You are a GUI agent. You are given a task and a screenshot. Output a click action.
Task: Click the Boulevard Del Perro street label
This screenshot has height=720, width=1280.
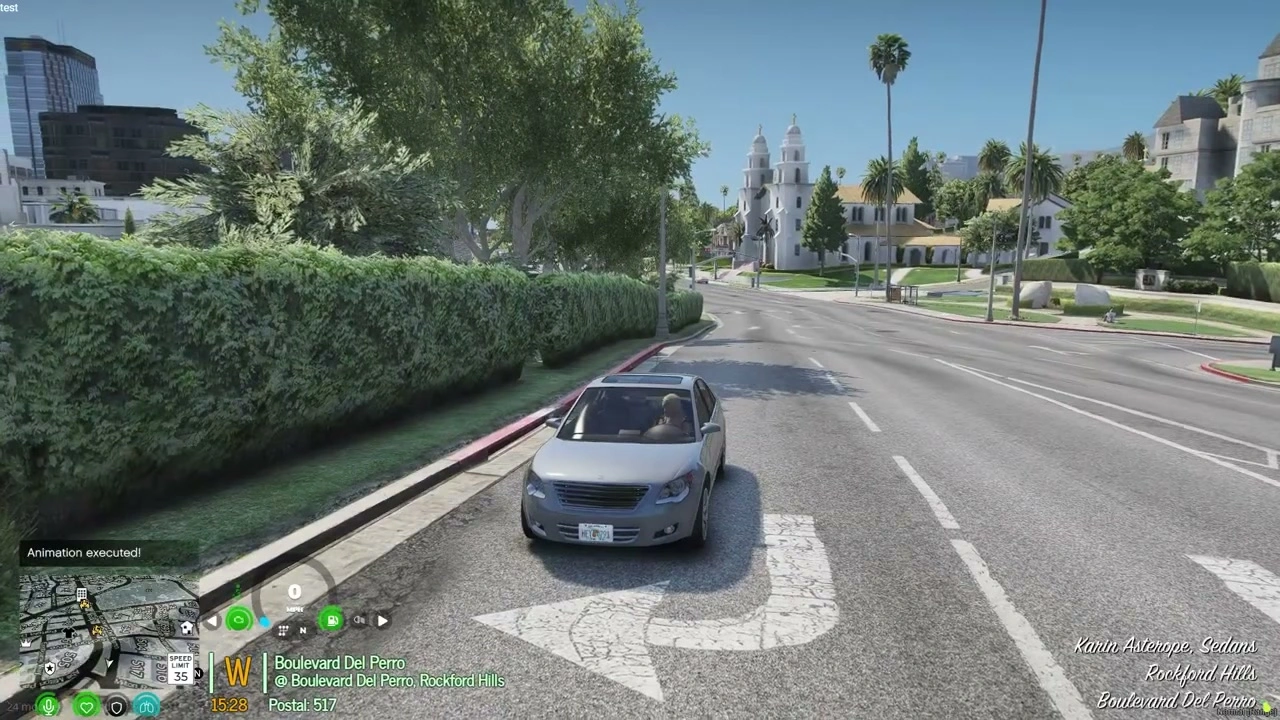(339, 663)
